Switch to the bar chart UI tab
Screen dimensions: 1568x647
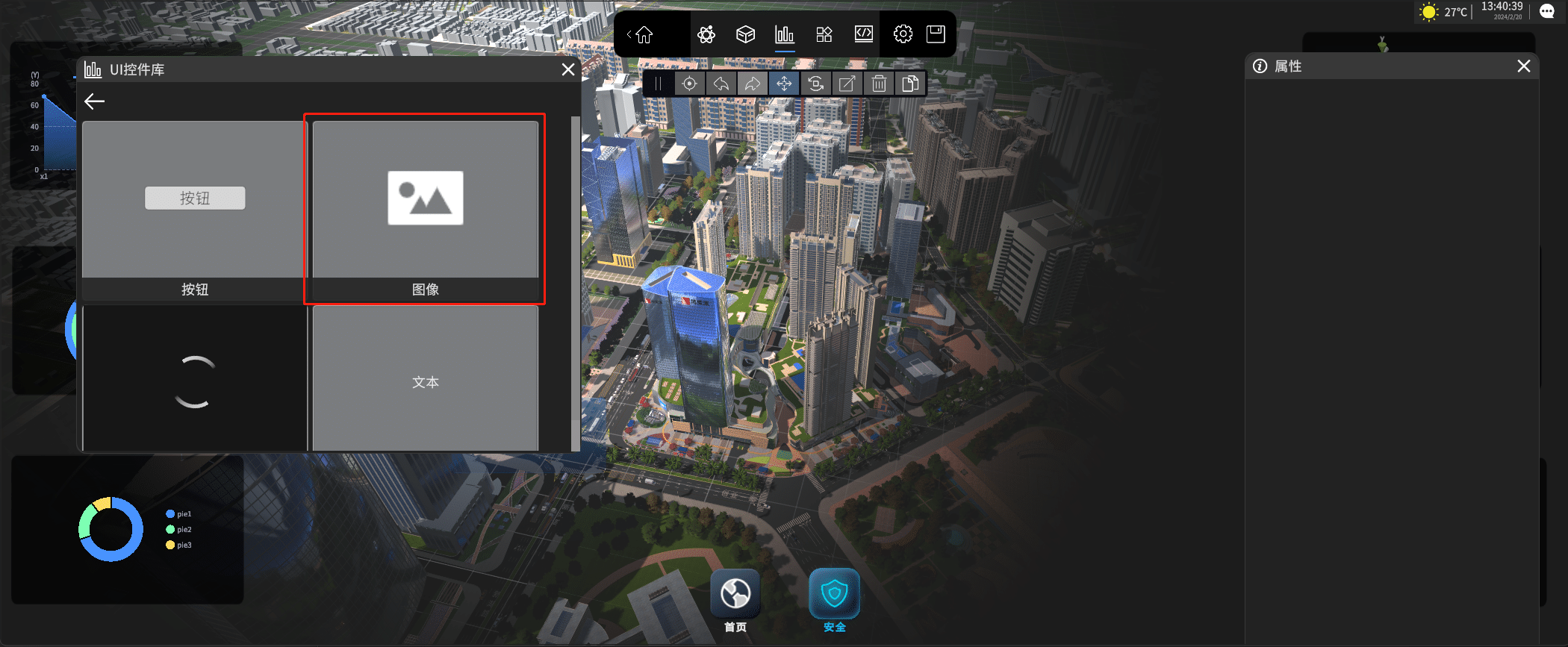(785, 34)
